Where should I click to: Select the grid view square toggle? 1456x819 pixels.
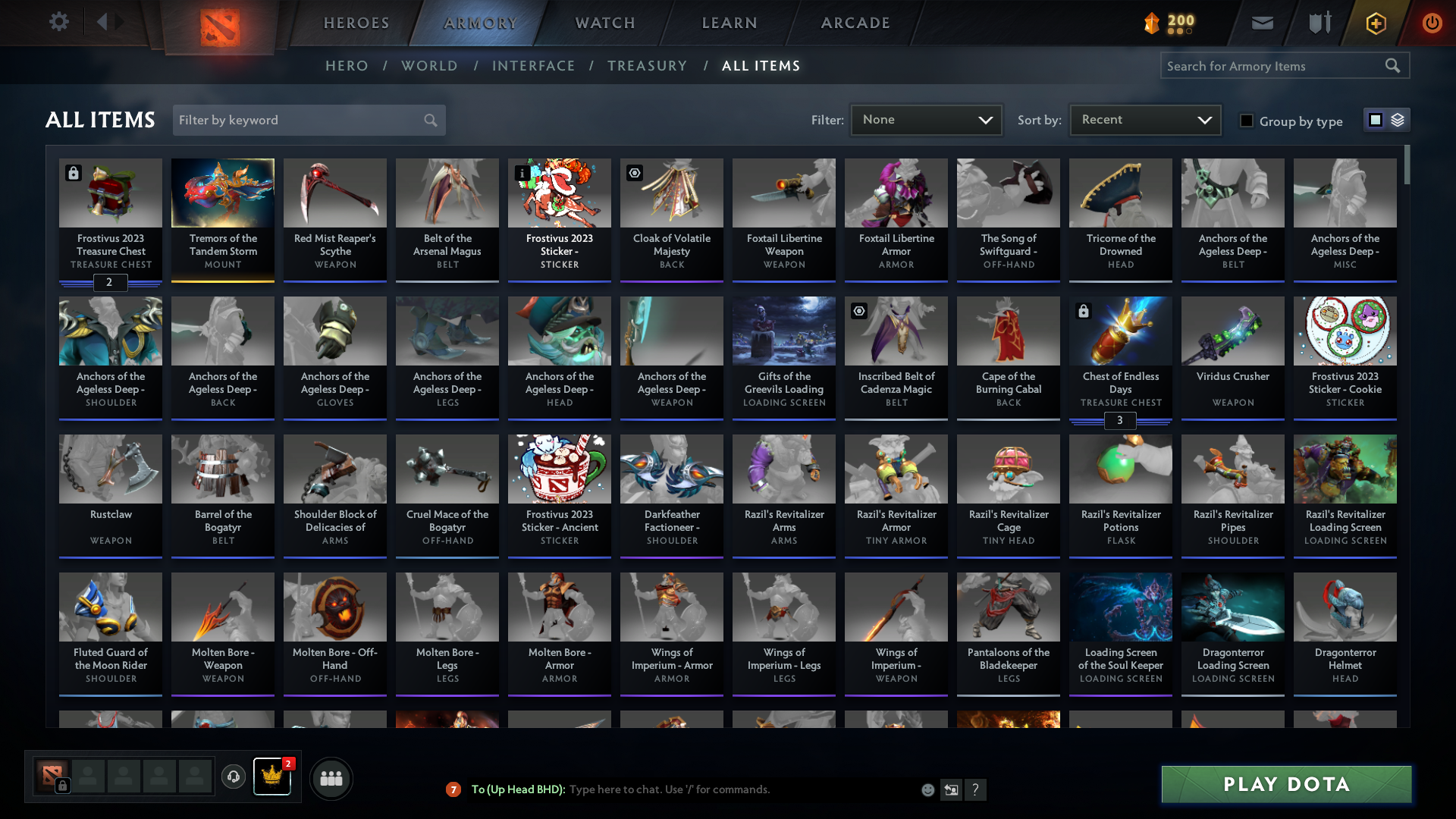click(x=1376, y=120)
